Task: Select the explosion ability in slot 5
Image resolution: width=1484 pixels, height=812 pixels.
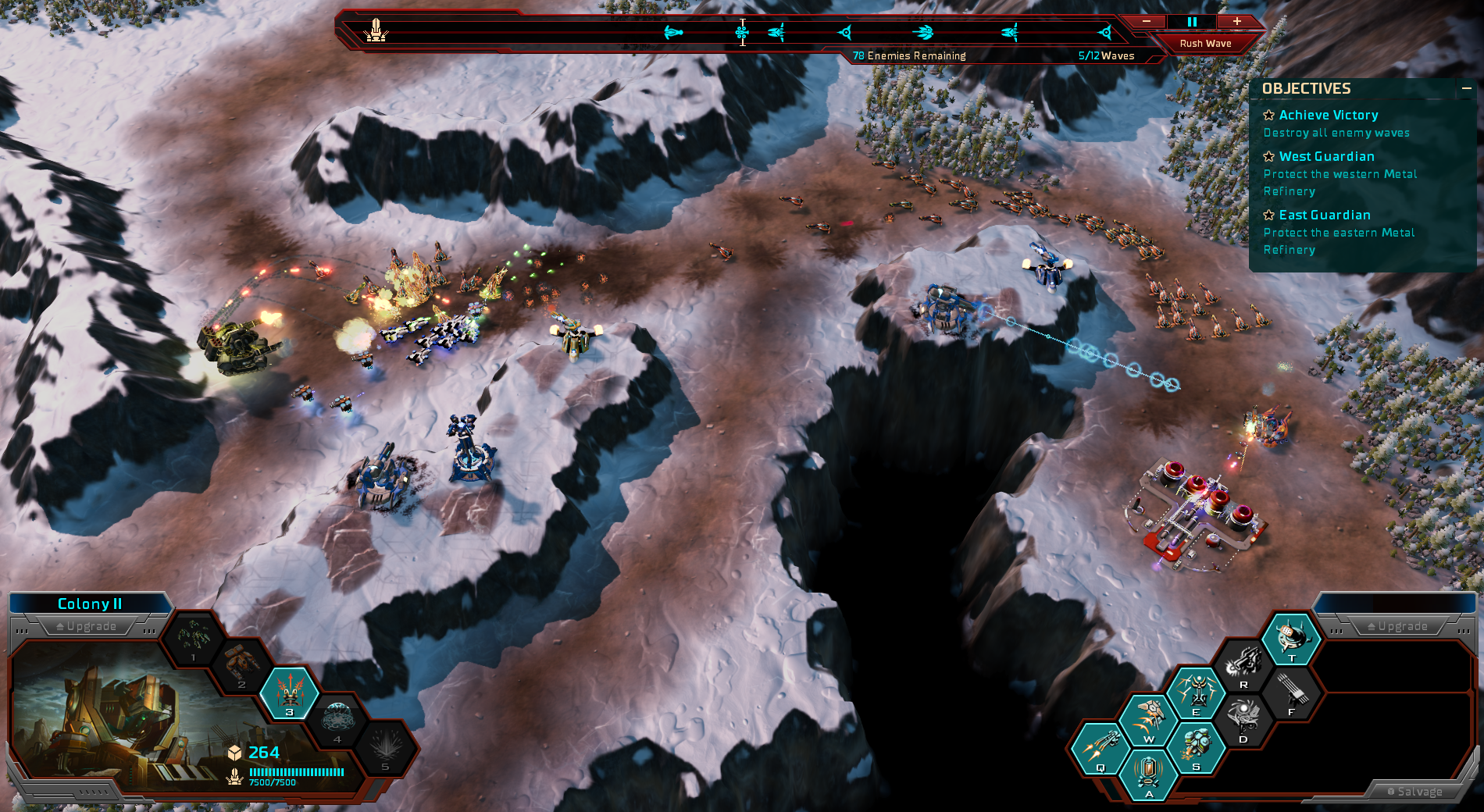Action: pos(385,746)
